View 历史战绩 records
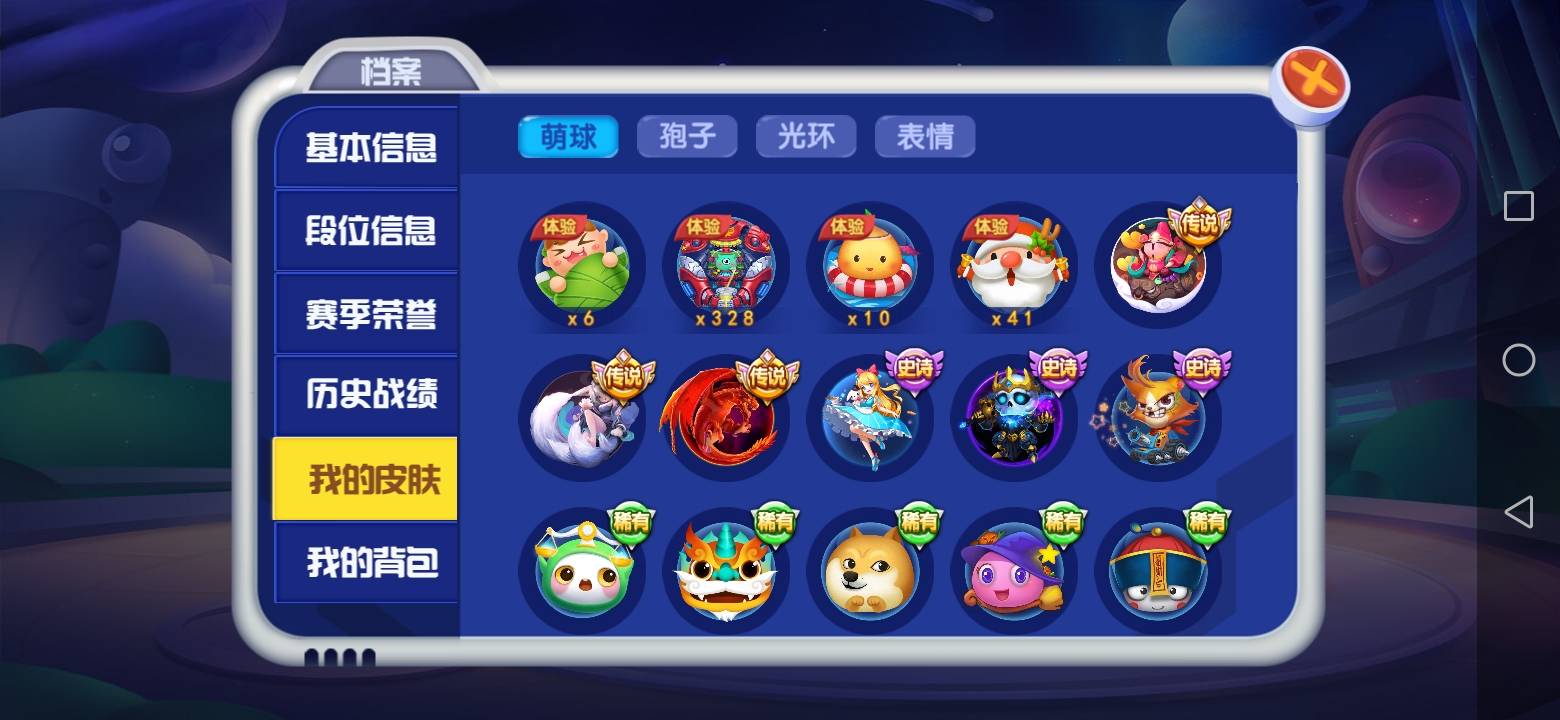The width and height of the screenshot is (1560, 720). coord(366,396)
